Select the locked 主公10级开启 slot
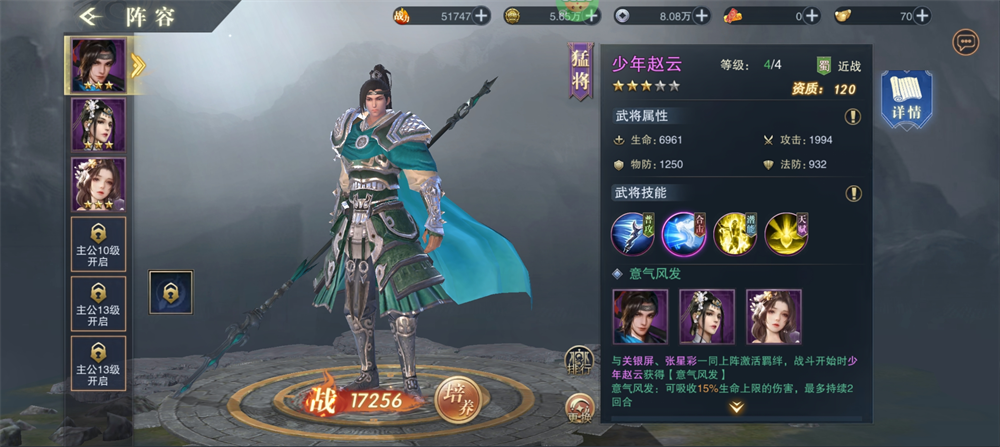The width and height of the screenshot is (1000, 447). 97,244
